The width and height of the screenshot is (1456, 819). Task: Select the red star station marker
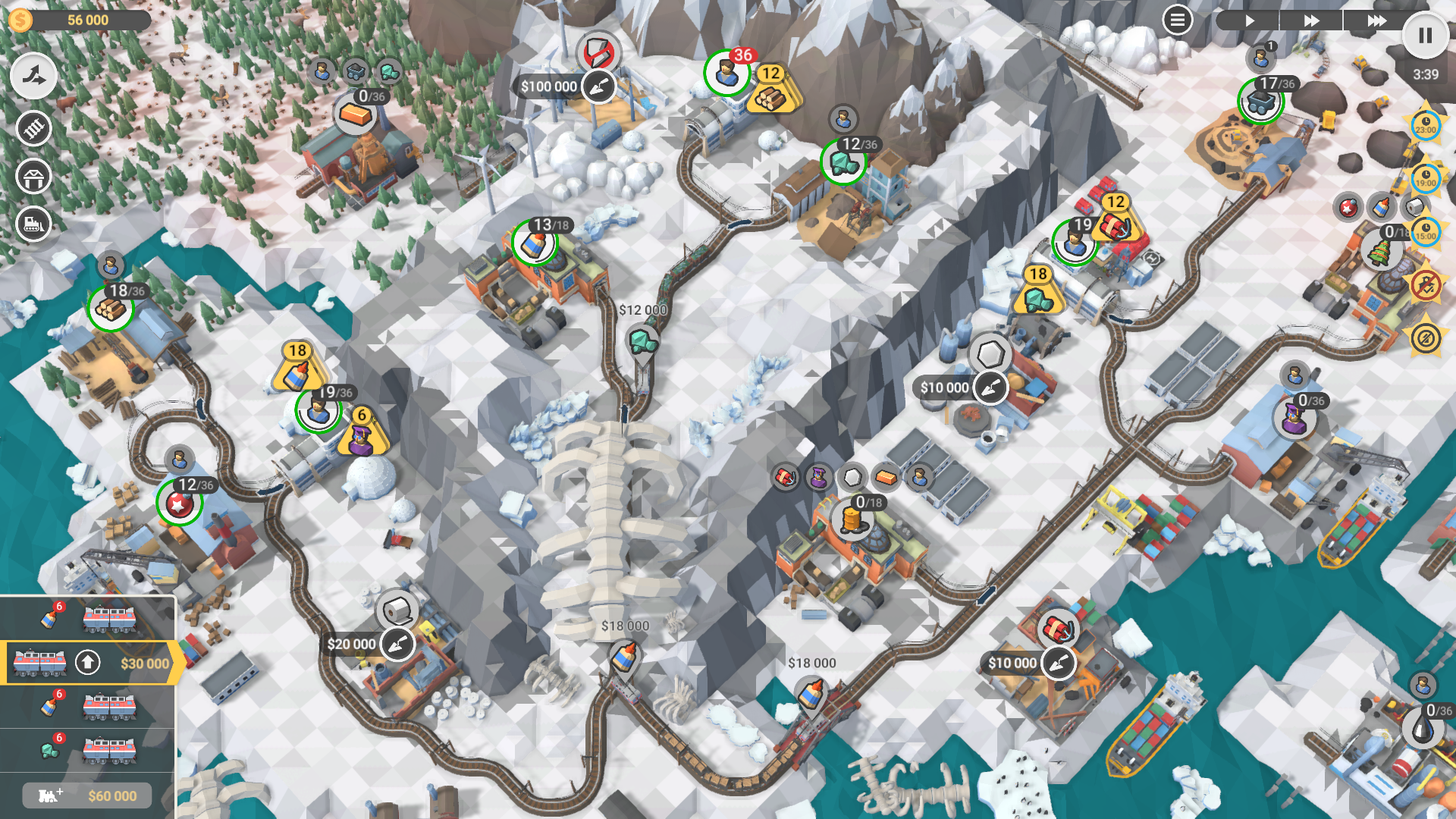pos(180,503)
